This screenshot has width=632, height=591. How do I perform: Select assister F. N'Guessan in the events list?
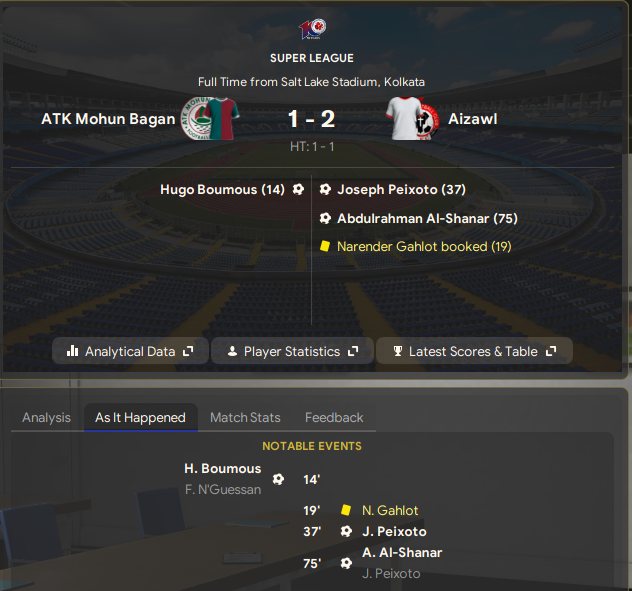tap(222, 489)
